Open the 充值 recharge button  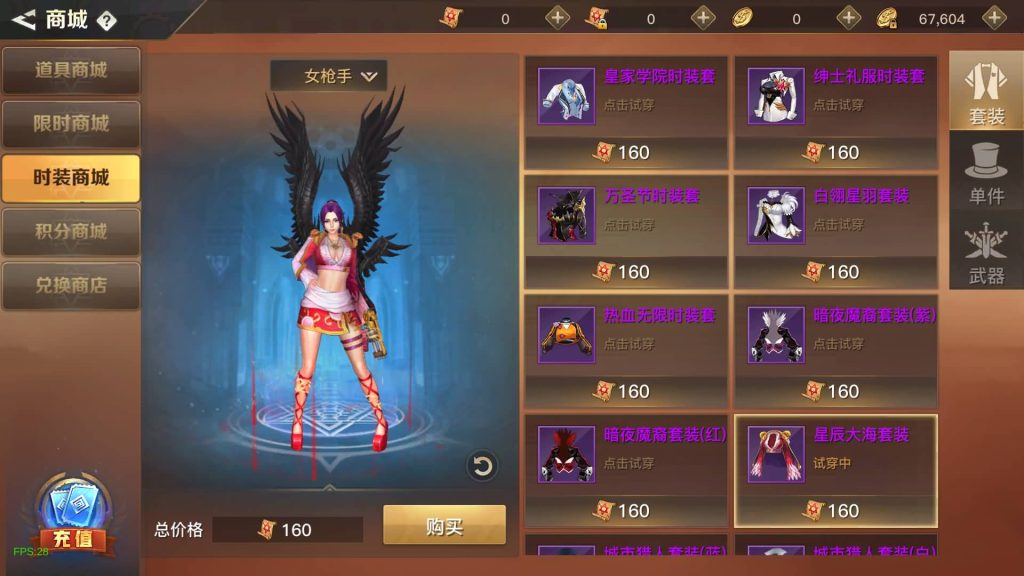pos(72,520)
